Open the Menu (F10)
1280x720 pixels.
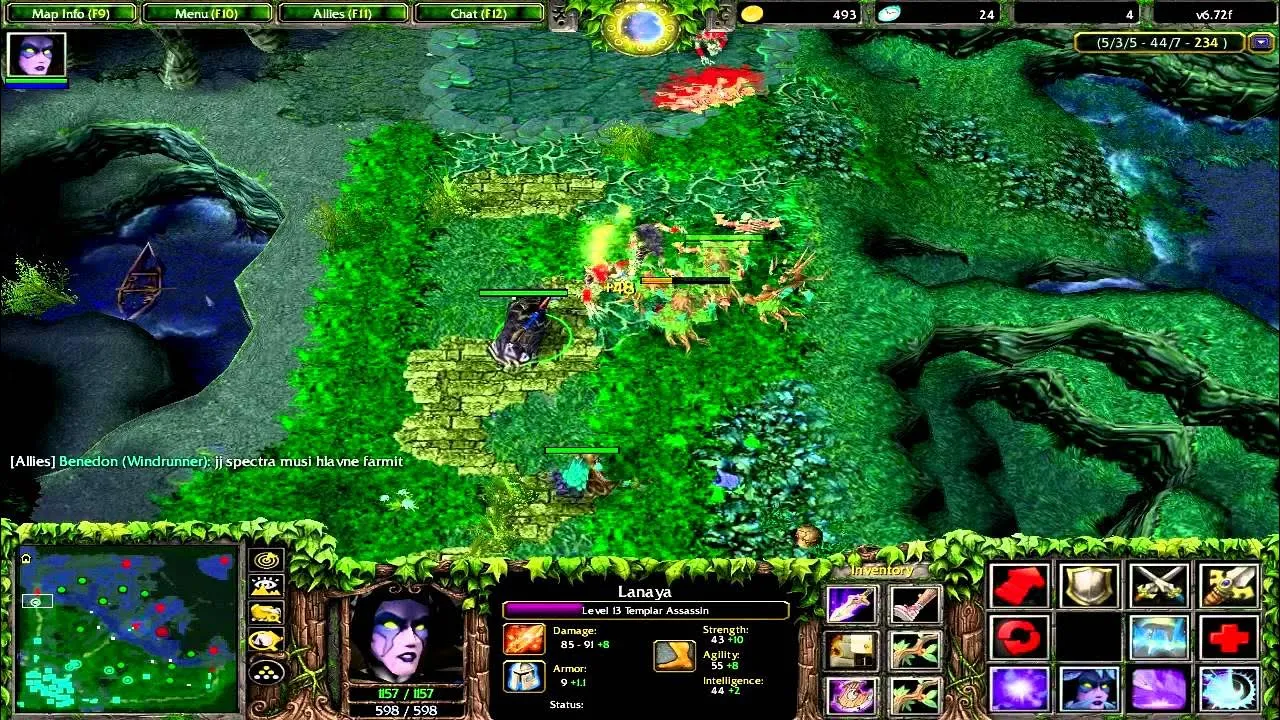tap(207, 13)
